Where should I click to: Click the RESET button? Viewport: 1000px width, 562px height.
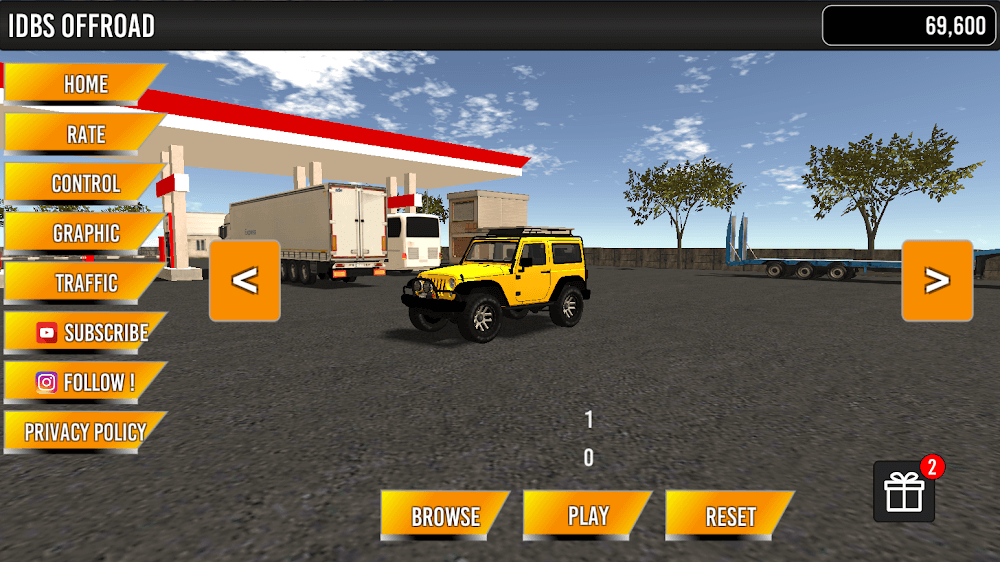click(x=730, y=517)
